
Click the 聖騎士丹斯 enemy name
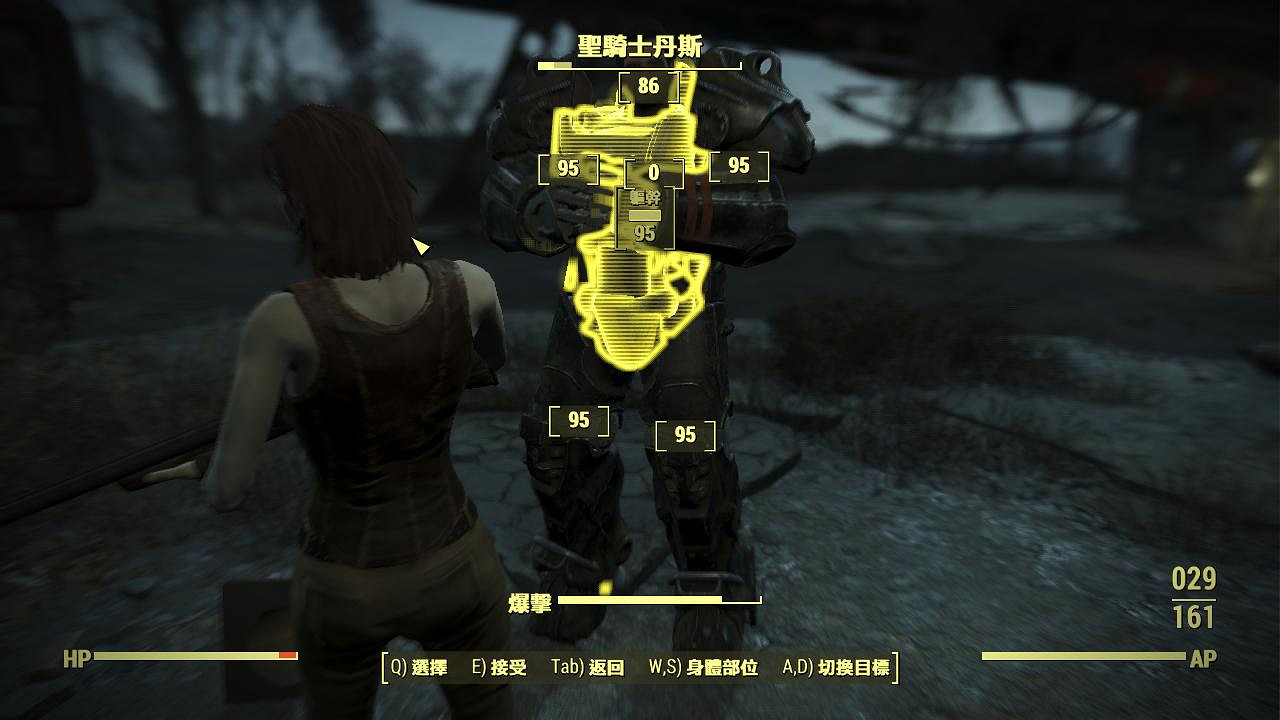click(640, 40)
